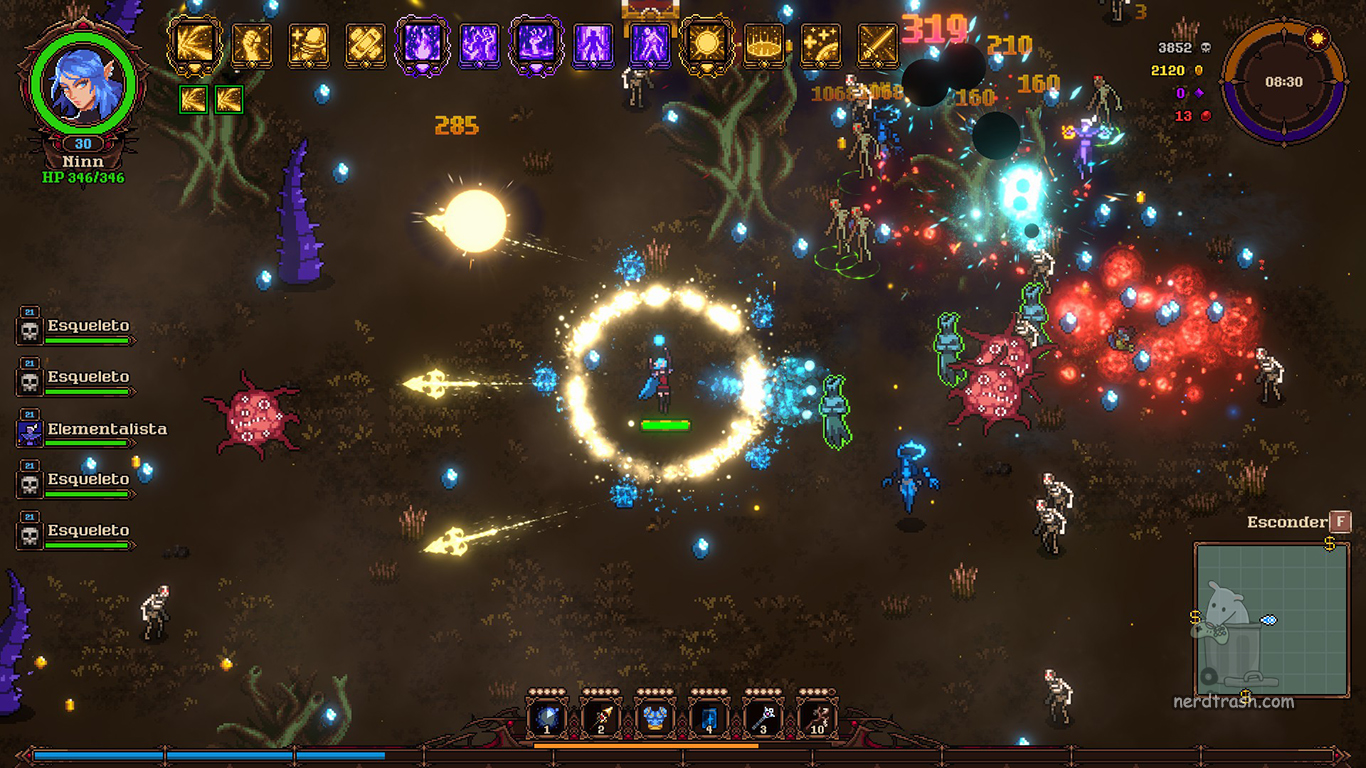Select the blue orb item slot
Image resolution: width=1366 pixels, height=768 pixels.
click(x=547, y=718)
